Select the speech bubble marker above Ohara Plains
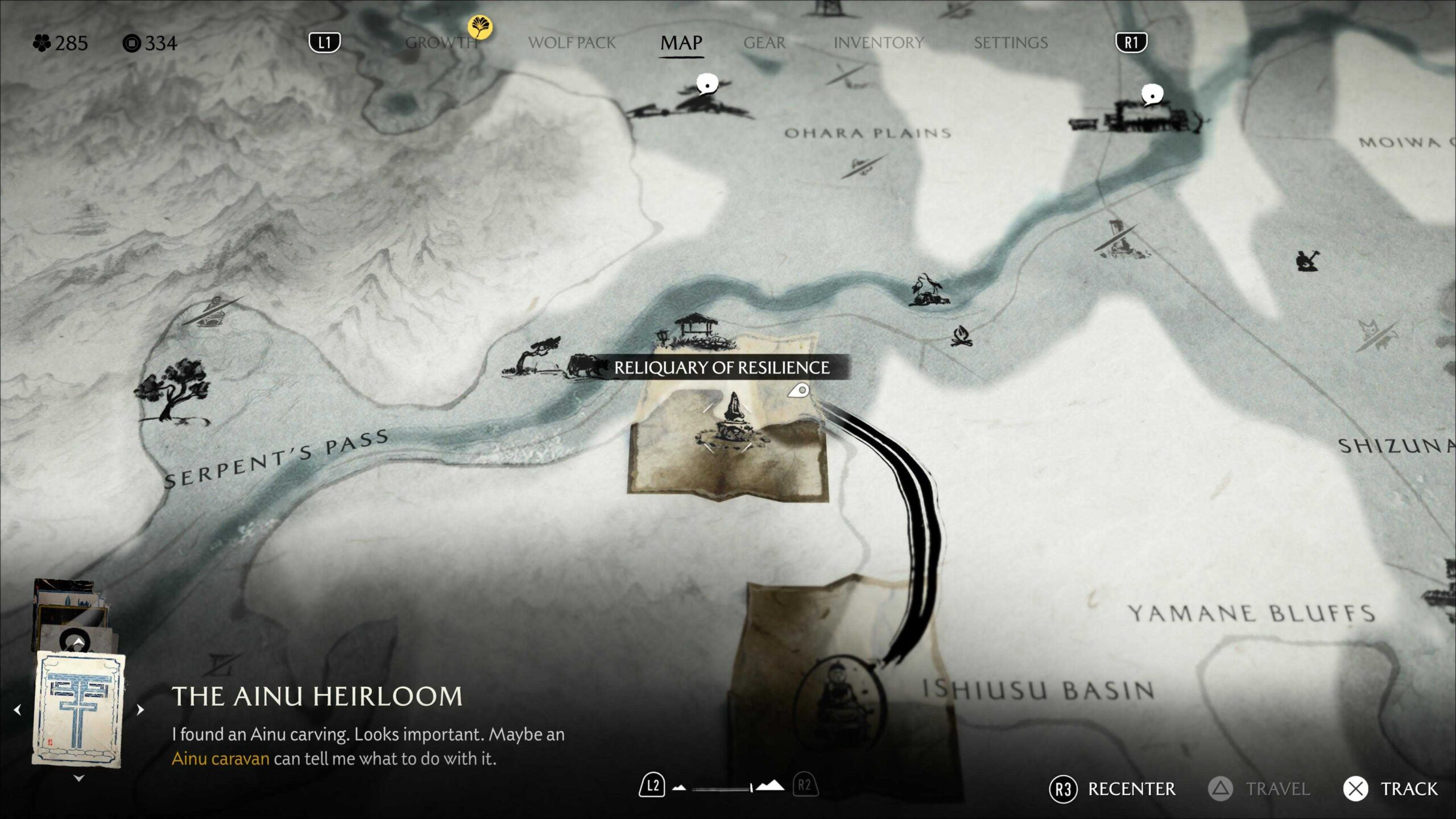Screen dimensions: 1456x819 (x=707, y=84)
